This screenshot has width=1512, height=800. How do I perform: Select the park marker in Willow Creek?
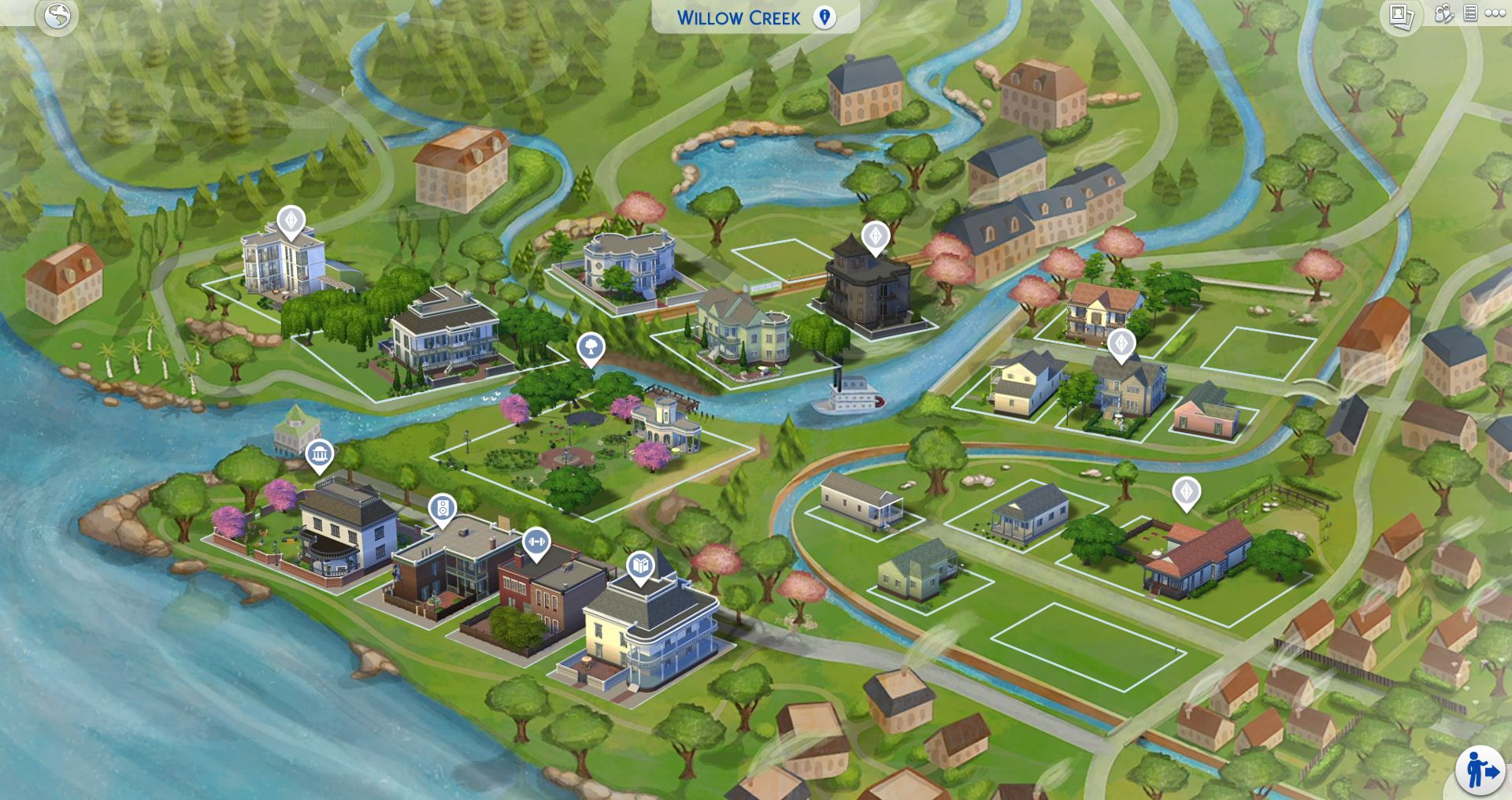(591, 345)
